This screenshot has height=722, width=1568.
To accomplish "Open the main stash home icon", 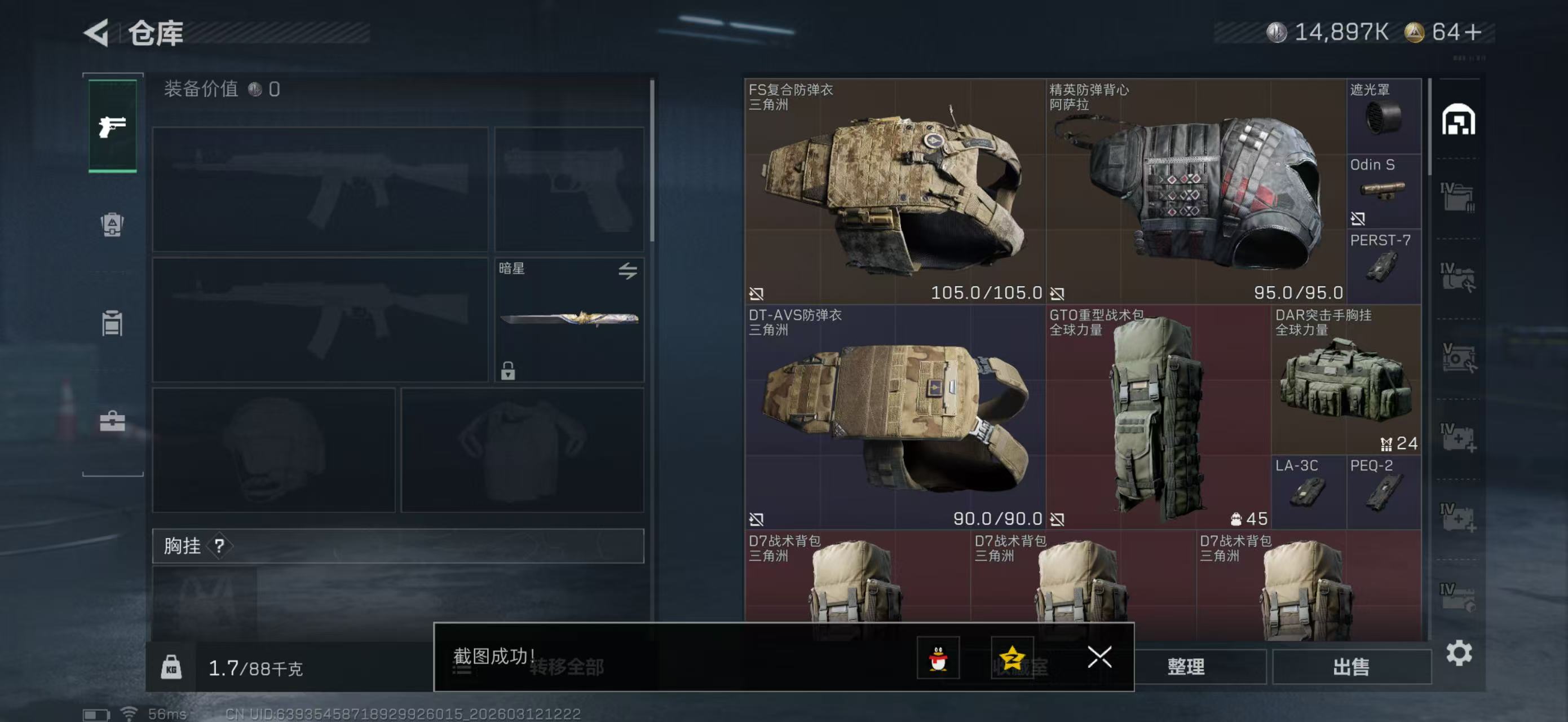I will (x=1458, y=120).
